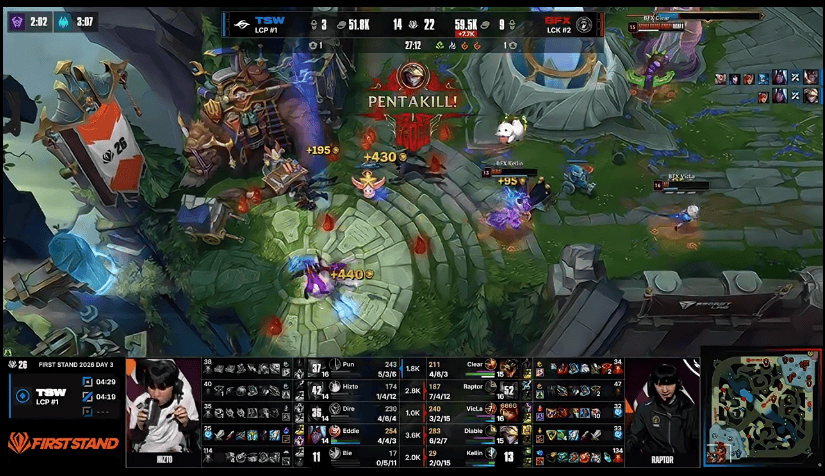Screen dimensions: 825x476
Task: Click VicLa's scoreboard row
Action: point(470,411)
